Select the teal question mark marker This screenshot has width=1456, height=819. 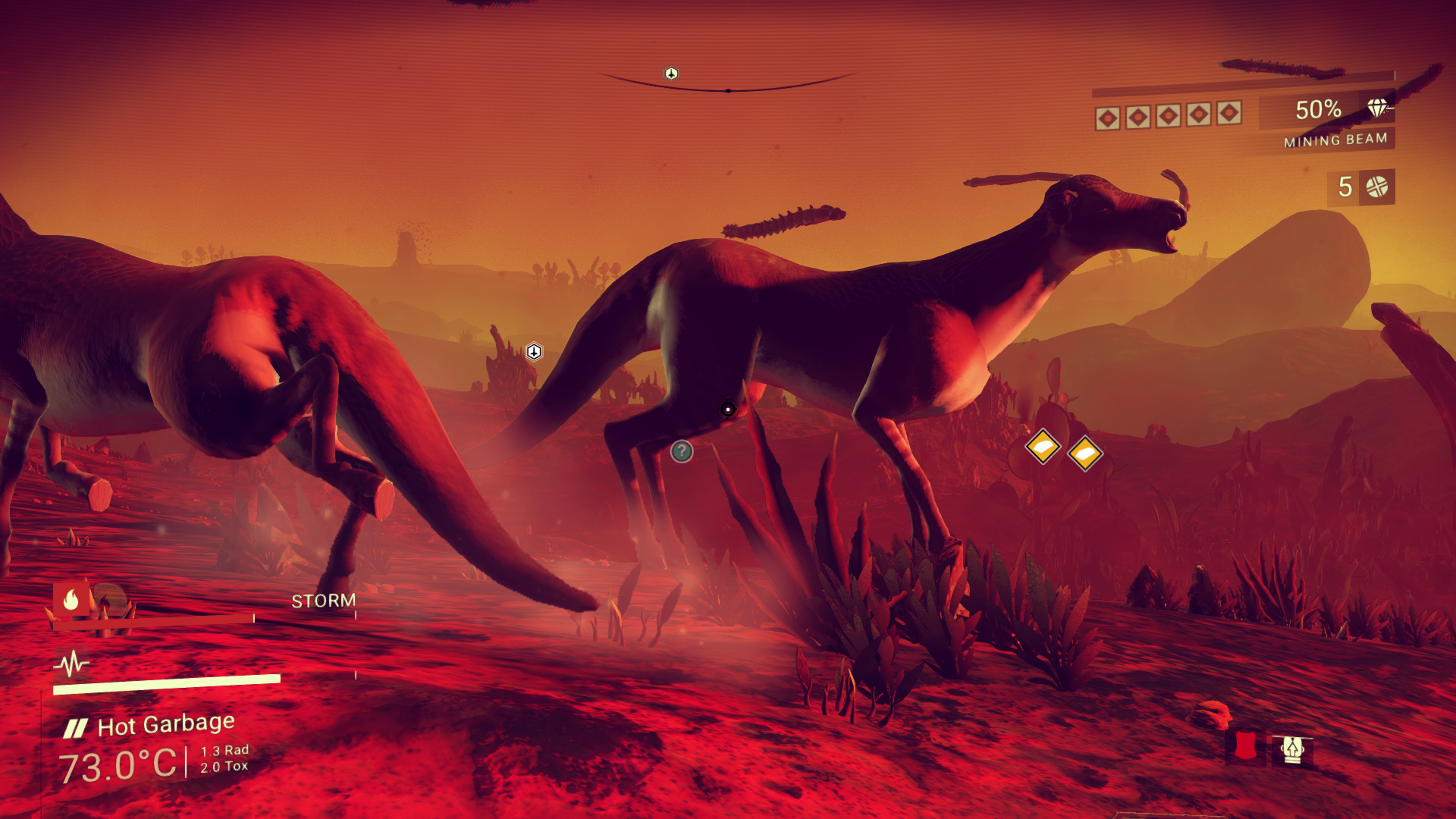[x=682, y=452]
